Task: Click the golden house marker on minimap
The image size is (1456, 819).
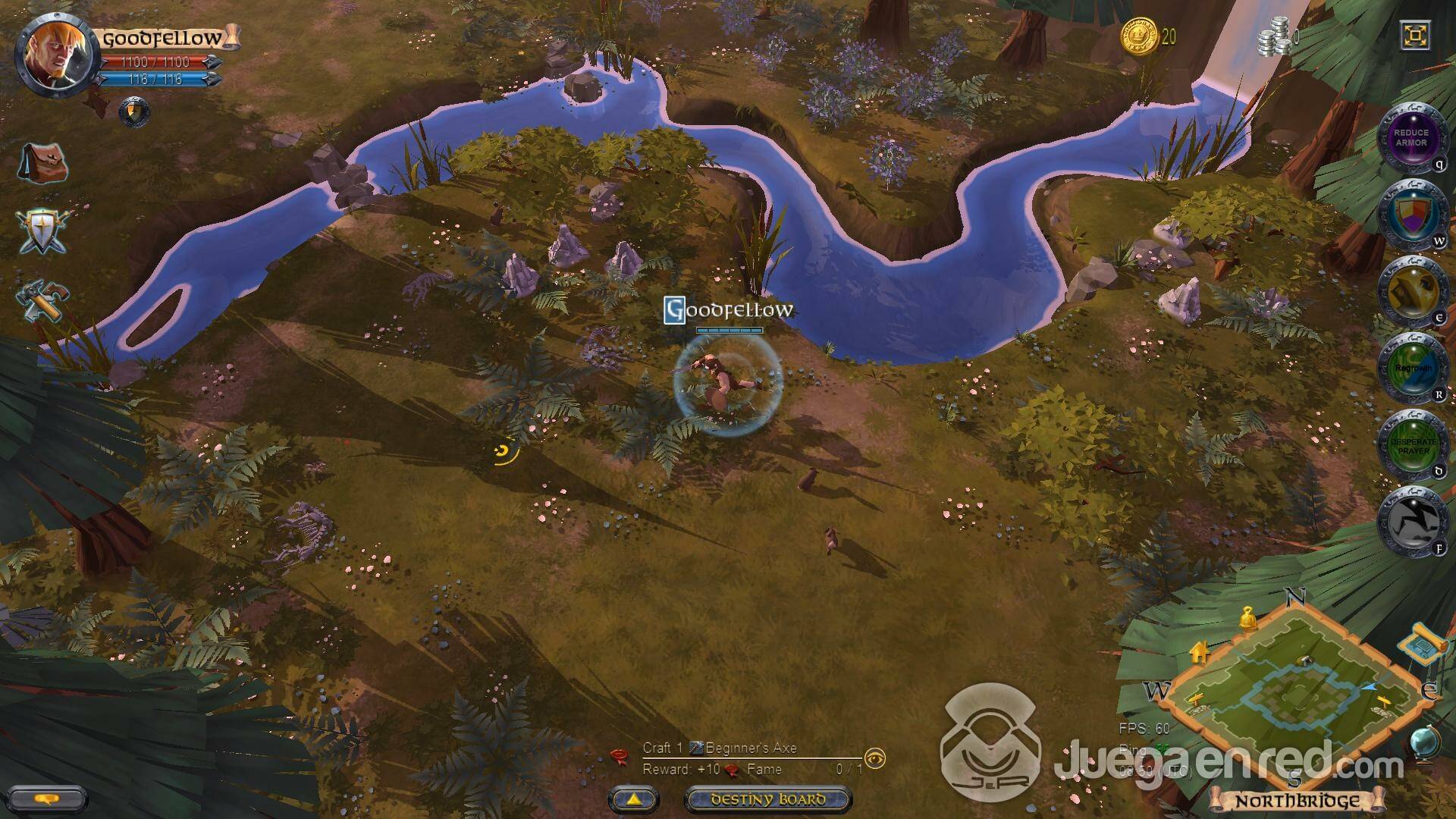Action: (x=1199, y=651)
